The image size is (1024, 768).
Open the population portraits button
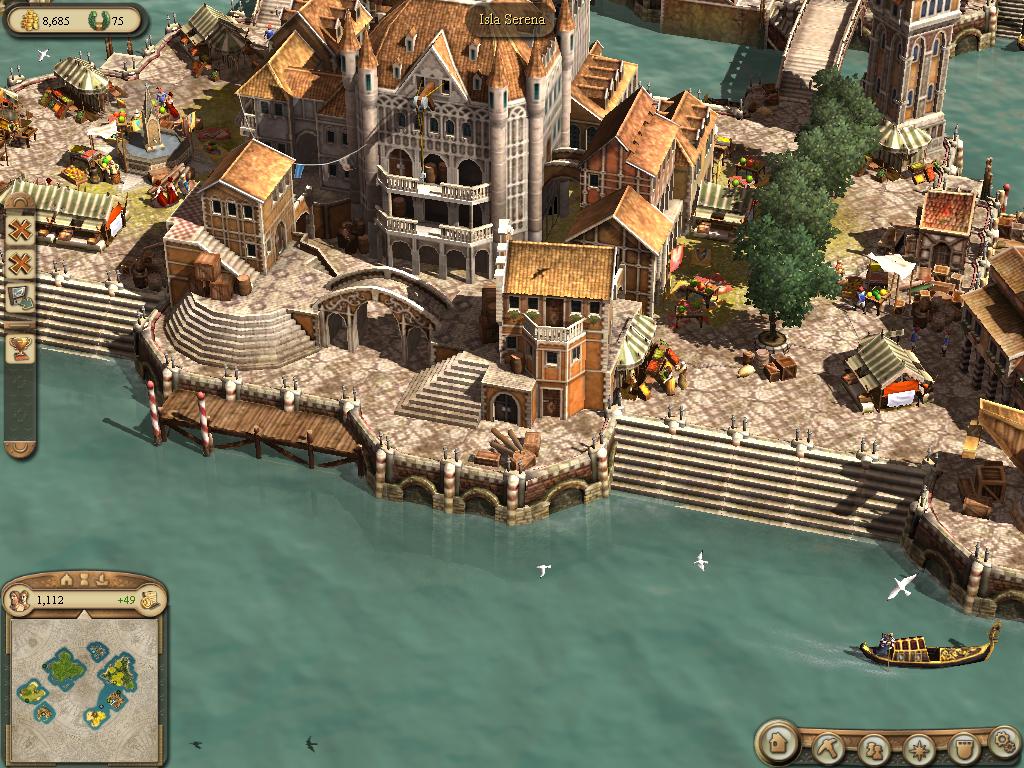(19, 600)
